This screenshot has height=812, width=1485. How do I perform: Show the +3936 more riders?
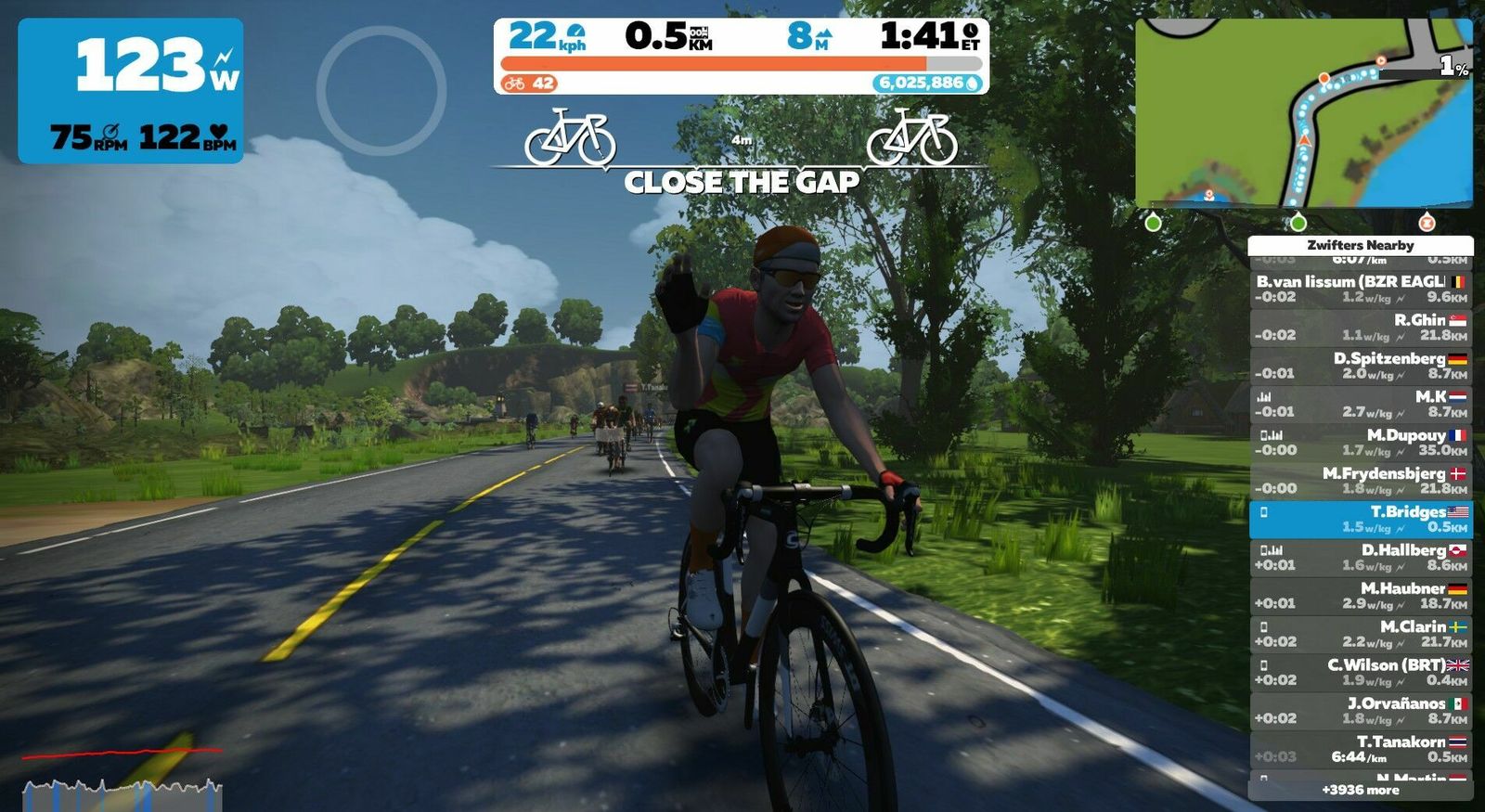pyautogui.click(x=1360, y=790)
